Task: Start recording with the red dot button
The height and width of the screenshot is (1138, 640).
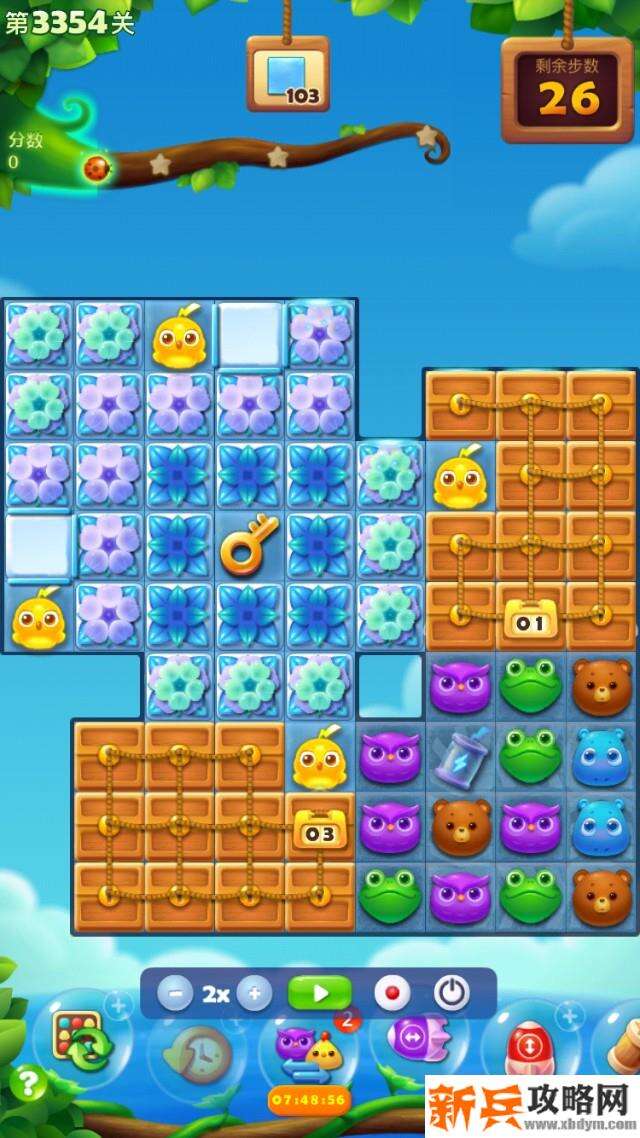Action: [x=392, y=993]
